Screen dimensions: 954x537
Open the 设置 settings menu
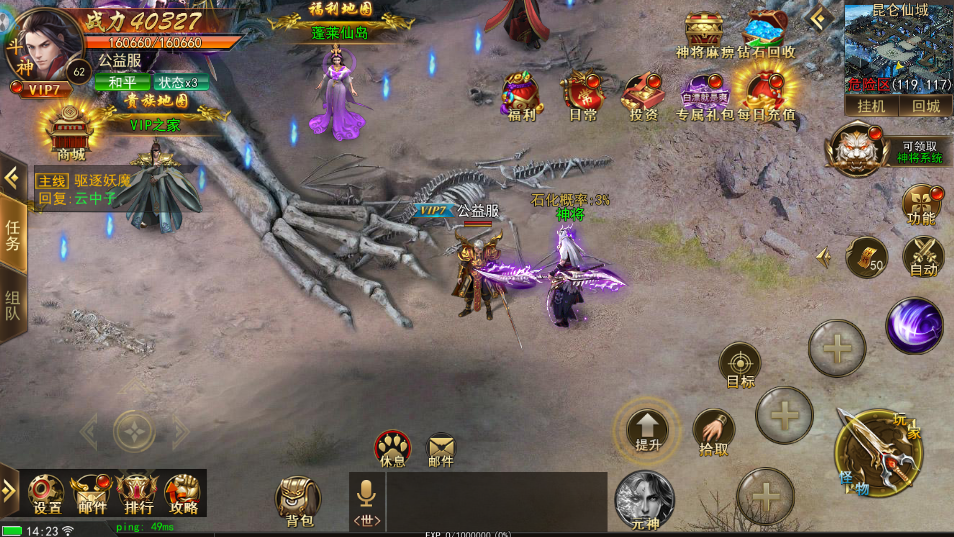pyautogui.click(x=46, y=492)
